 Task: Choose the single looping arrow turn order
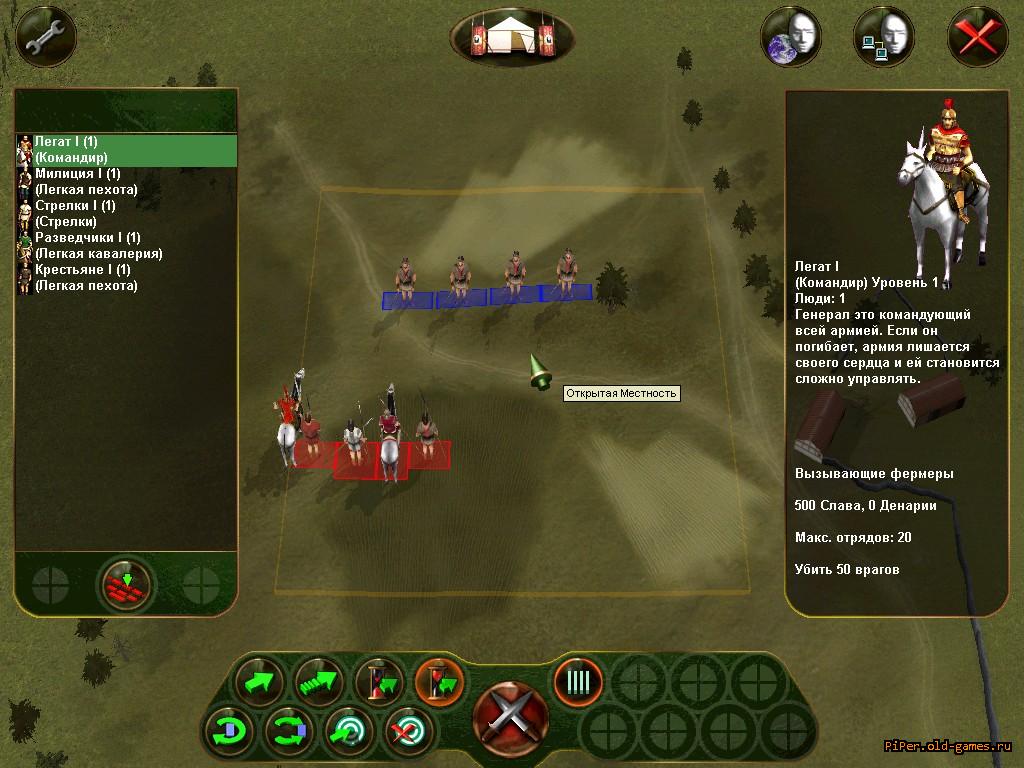[x=230, y=732]
